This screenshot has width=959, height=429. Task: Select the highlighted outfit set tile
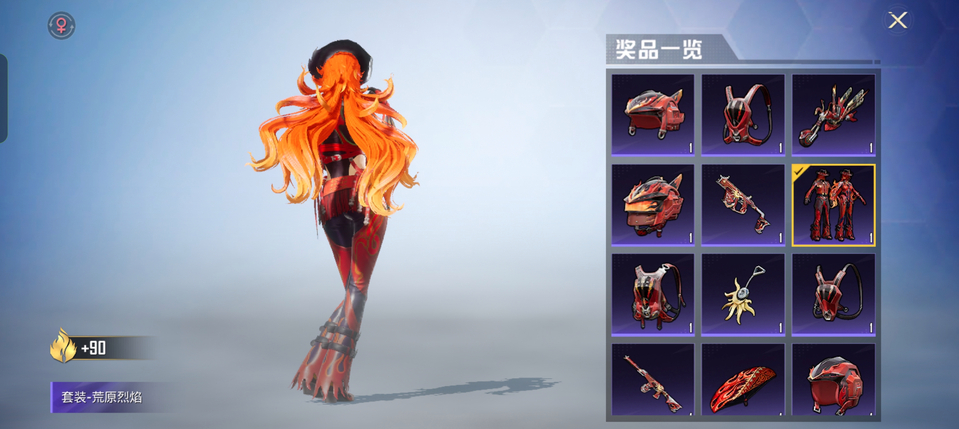point(834,205)
